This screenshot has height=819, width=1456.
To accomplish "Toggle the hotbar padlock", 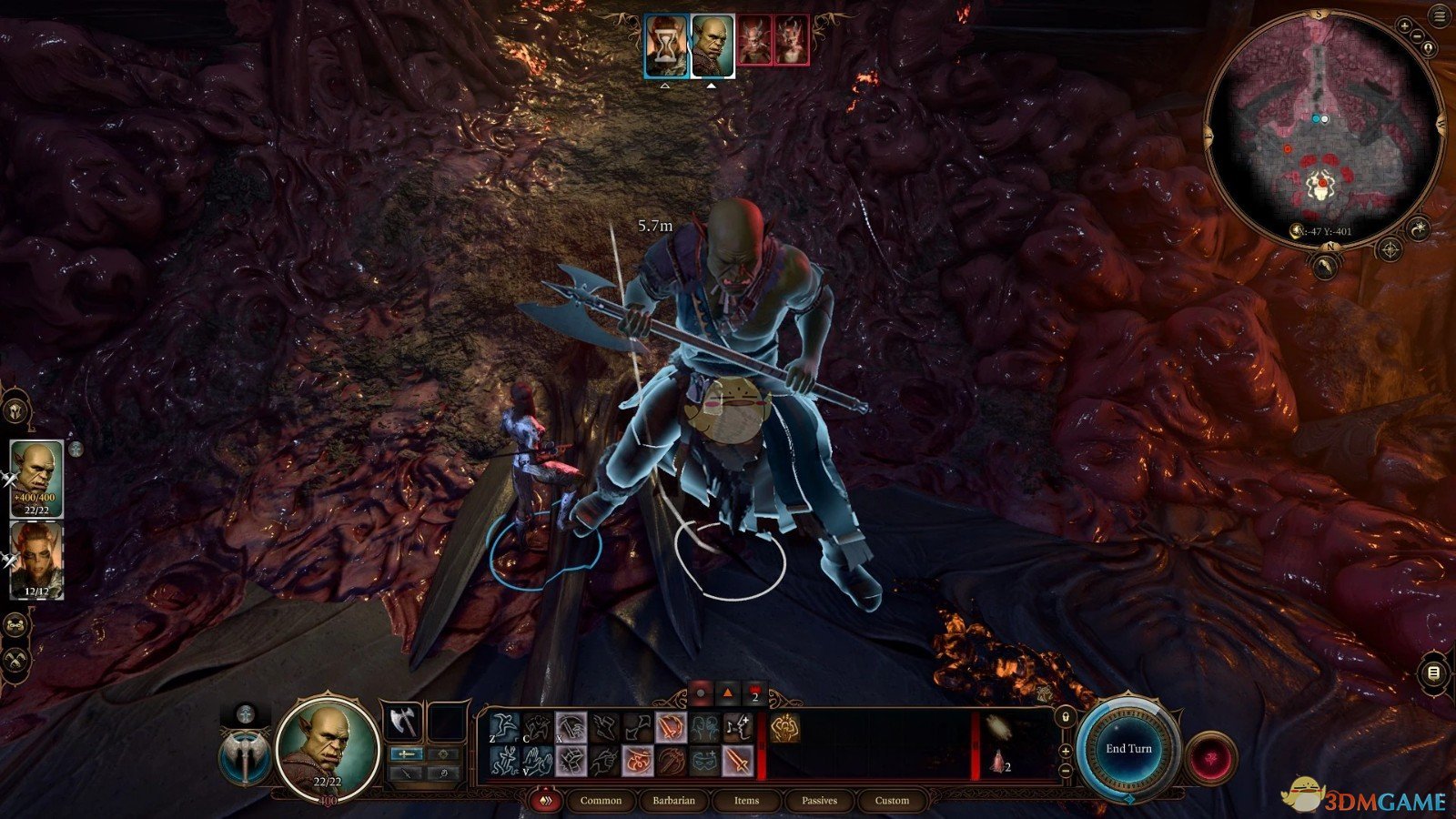I will [1066, 718].
